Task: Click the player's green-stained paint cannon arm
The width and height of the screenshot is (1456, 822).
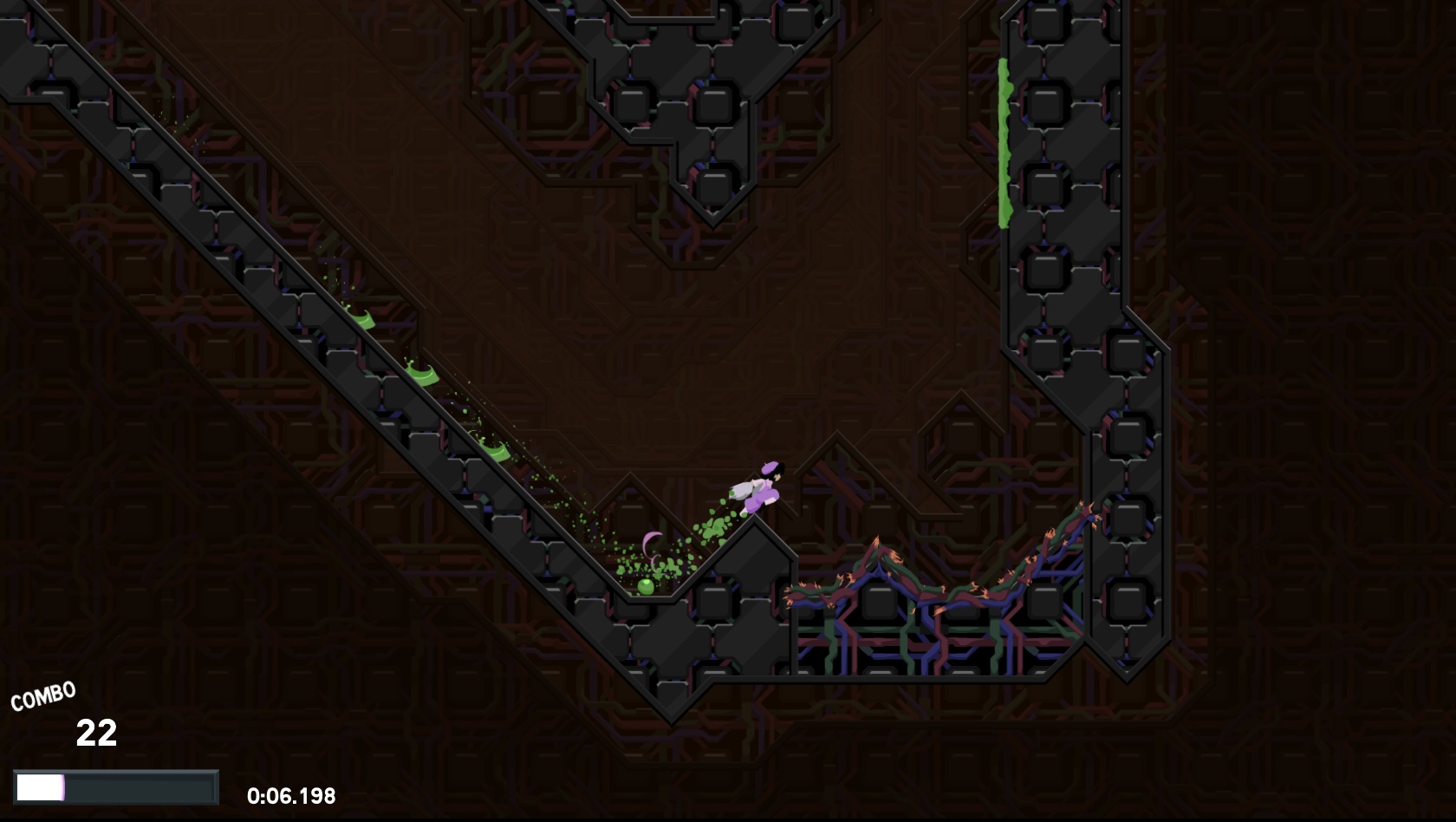Action: point(738,493)
